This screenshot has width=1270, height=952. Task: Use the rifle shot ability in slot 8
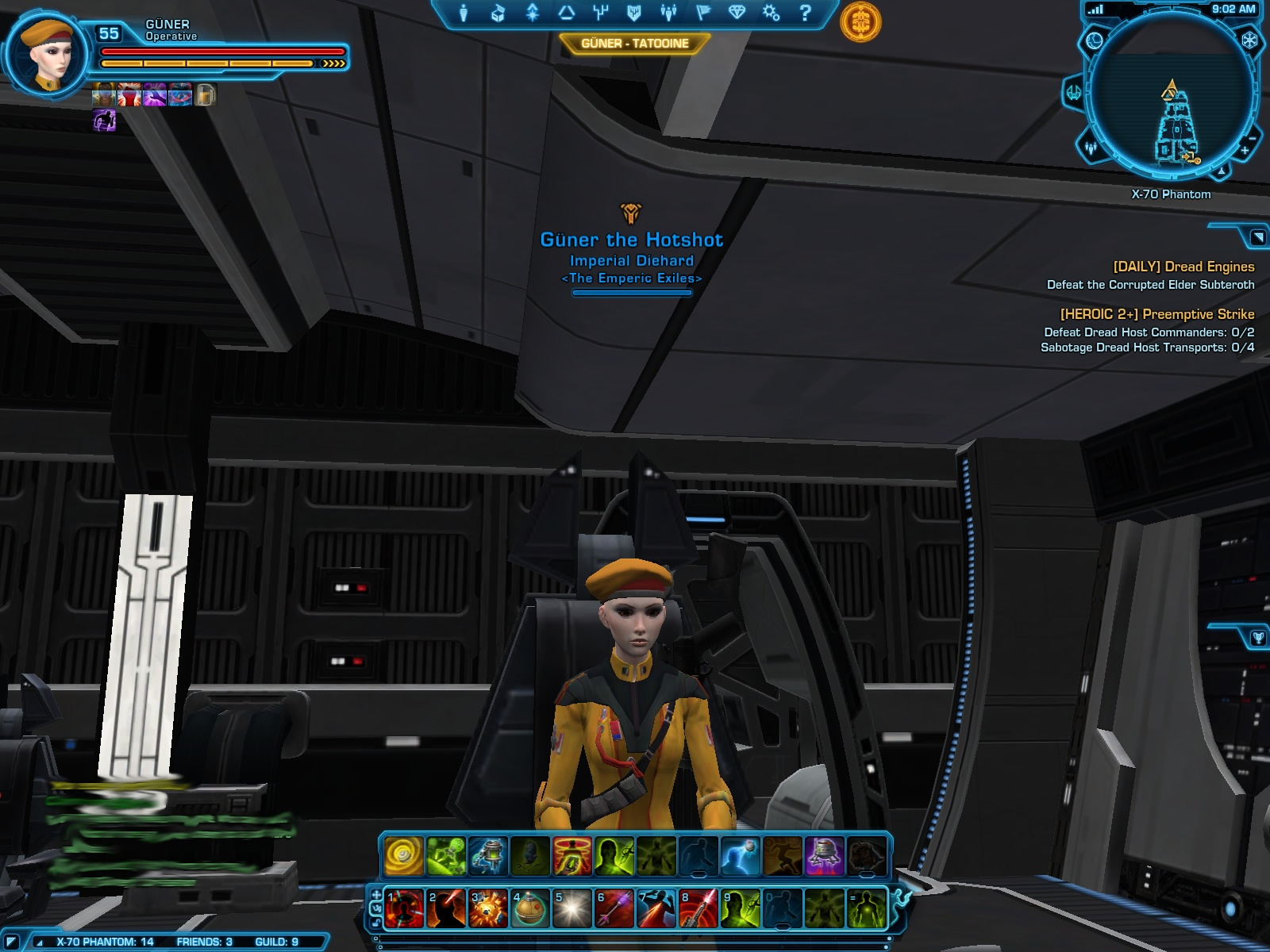(698, 908)
